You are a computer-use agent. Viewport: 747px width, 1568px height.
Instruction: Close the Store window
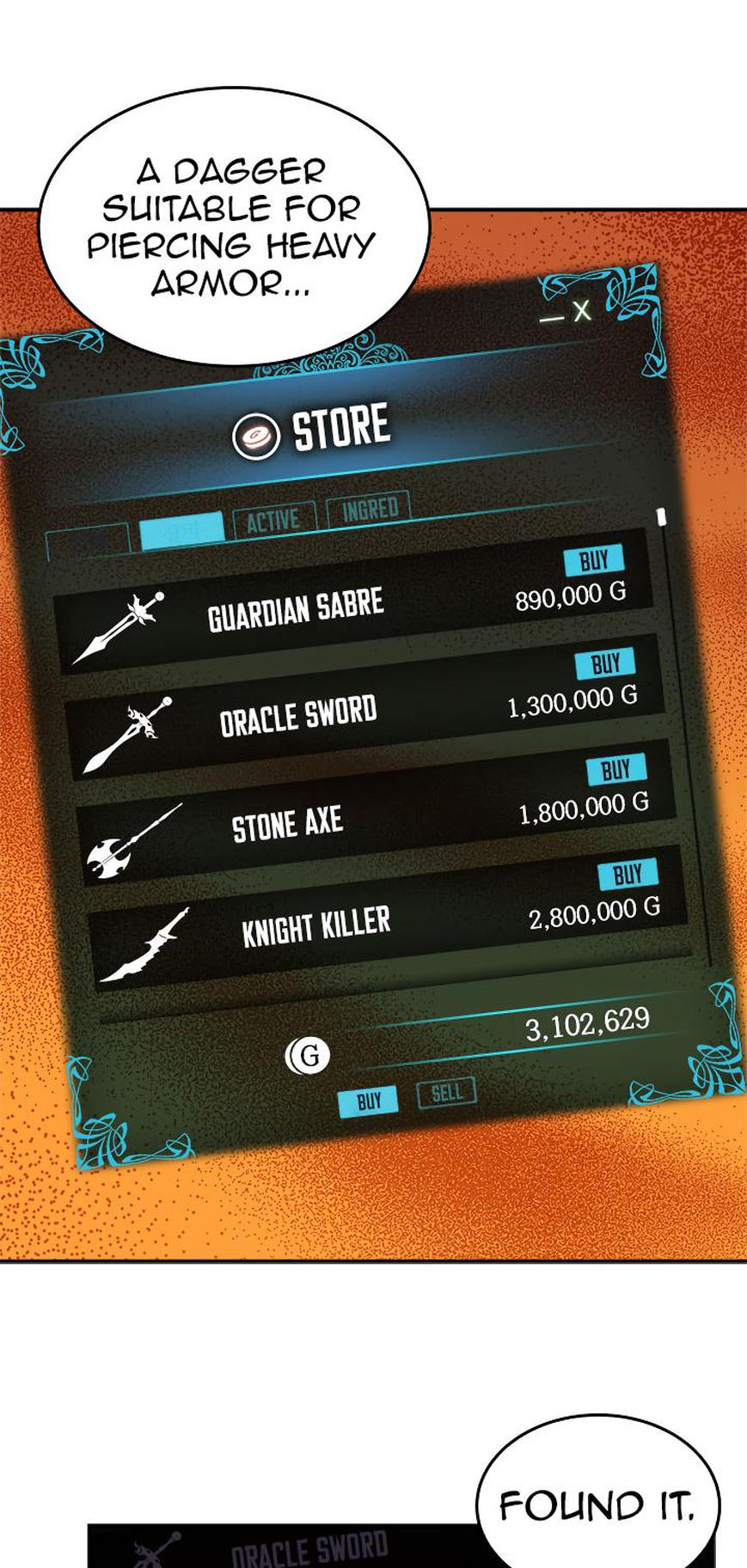[x=582, y=310]
